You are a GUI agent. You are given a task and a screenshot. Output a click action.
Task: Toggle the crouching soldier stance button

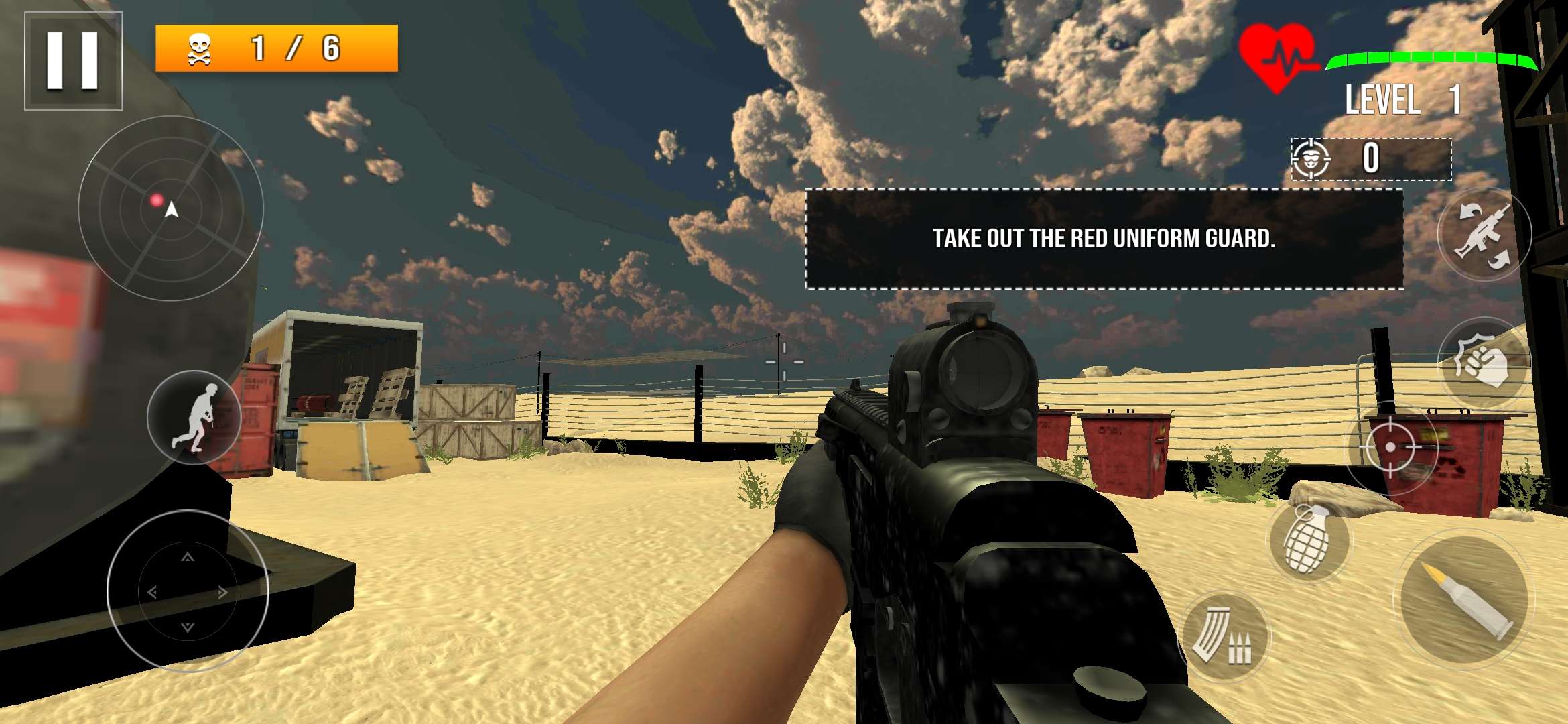pos(194,417)
